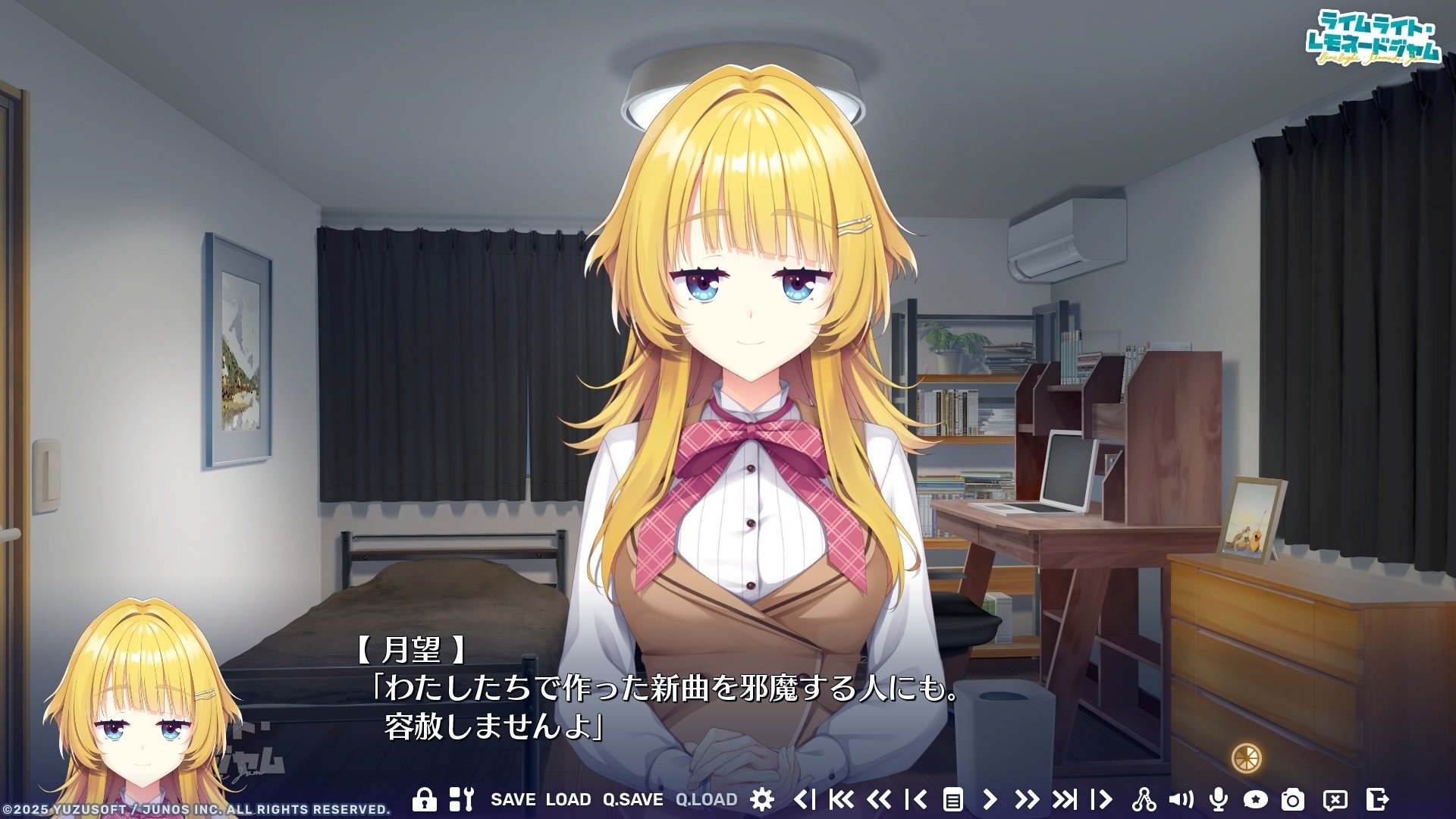Perform a quick load with Q.LOAD
Viewport: 1456px width, 819px height.
(707, 798)
